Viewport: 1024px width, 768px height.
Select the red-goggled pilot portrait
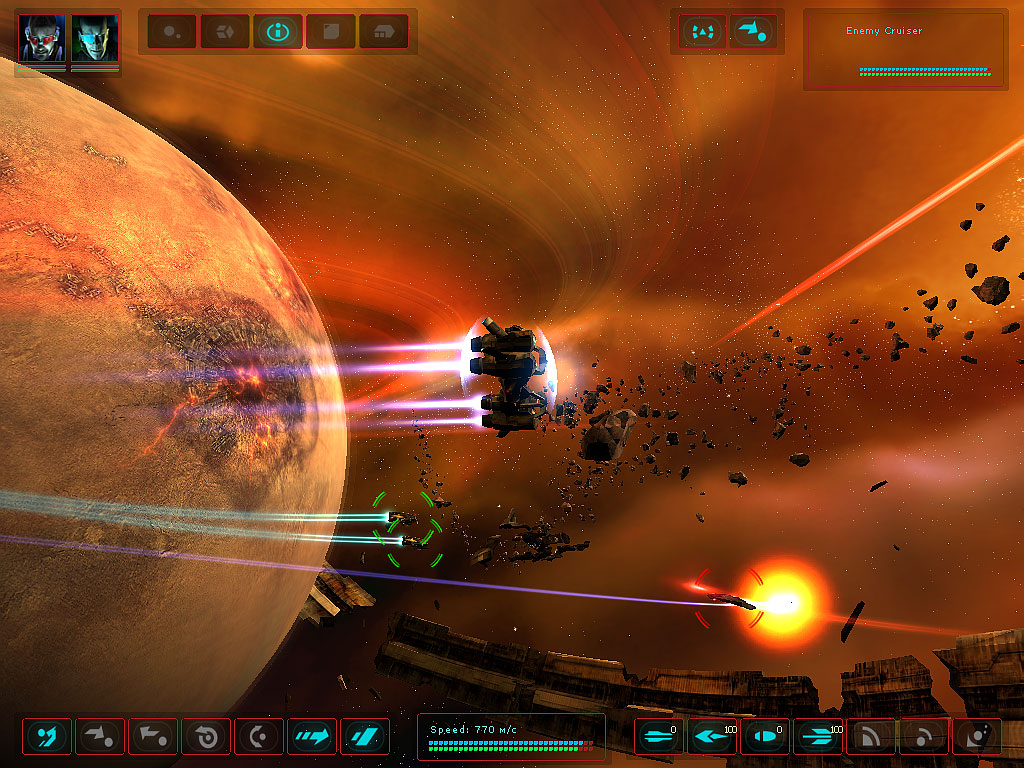coord(42,38)
